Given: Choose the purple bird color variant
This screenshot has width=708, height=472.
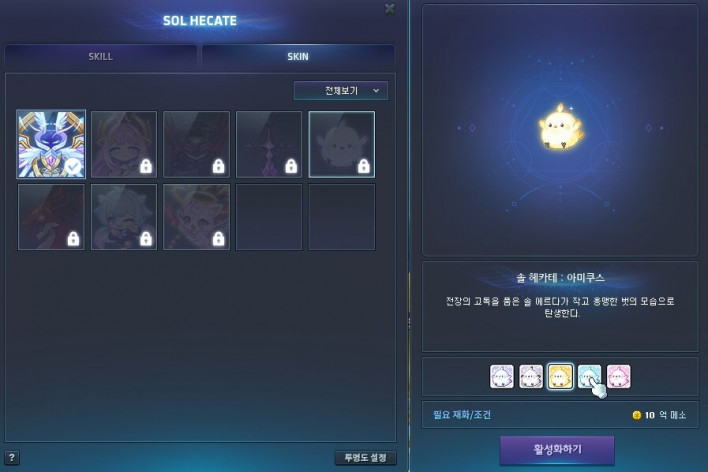Looking at the screenshot, I should coord(502,376).
